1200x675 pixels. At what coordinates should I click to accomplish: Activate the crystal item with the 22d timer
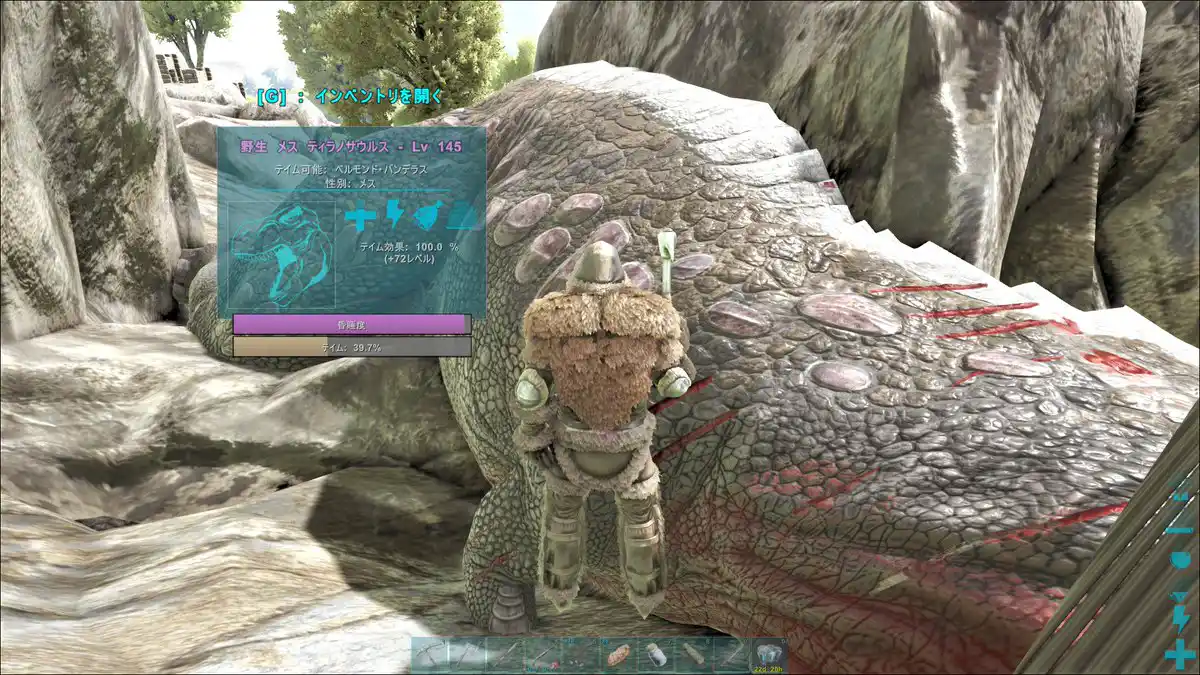tap(768, 655)
